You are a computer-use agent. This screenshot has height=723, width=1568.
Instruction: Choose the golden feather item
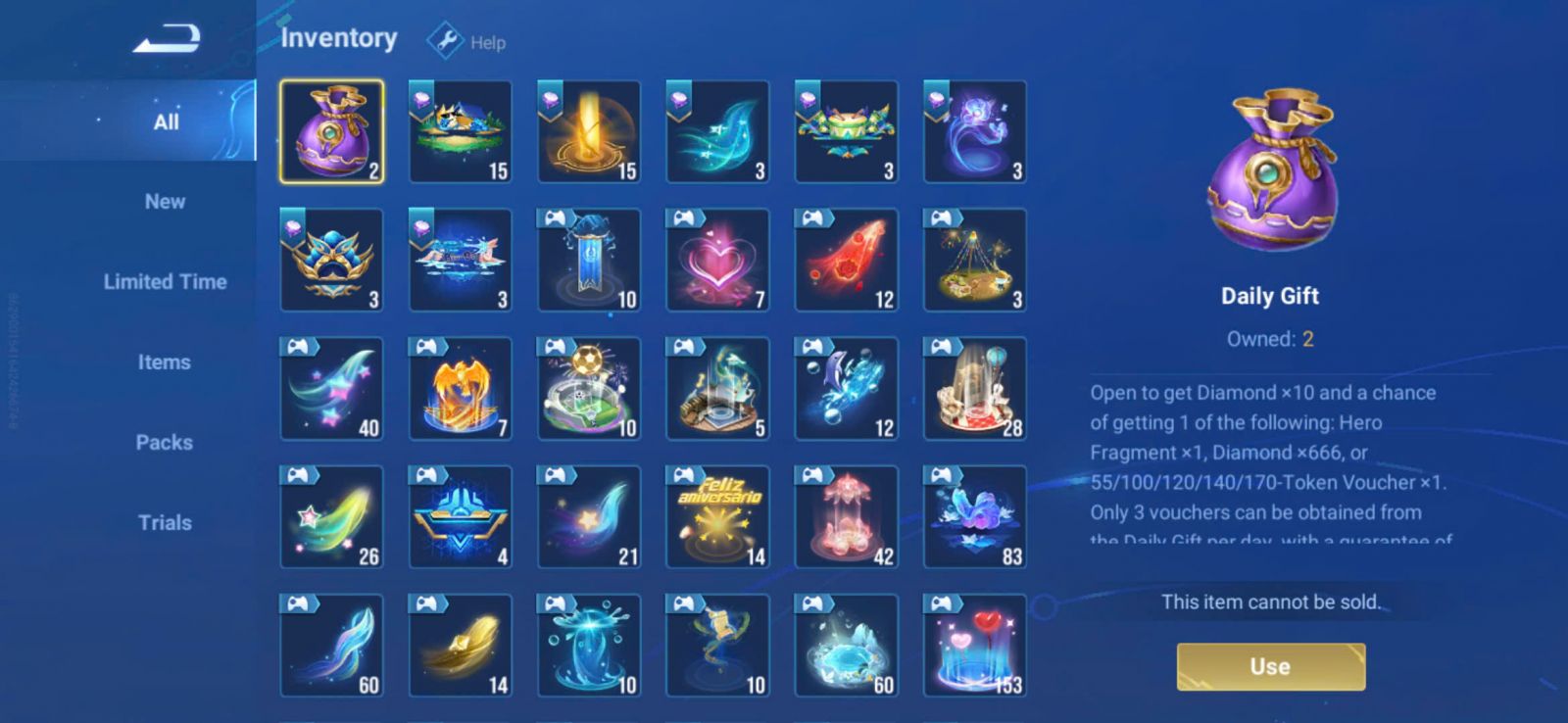pyautogui.click(x=461, y=646)
